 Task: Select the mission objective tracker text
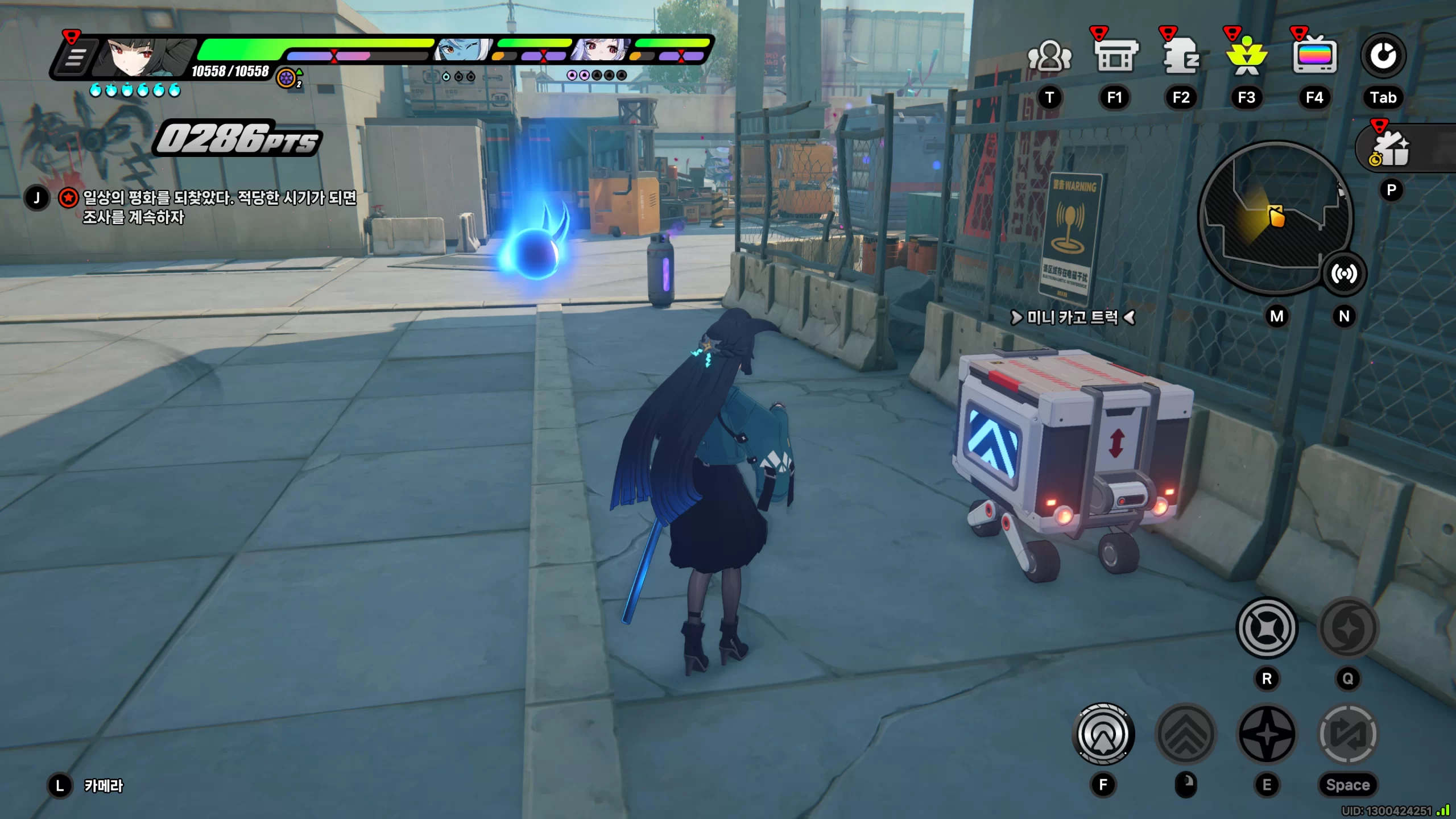coord(220,207)
